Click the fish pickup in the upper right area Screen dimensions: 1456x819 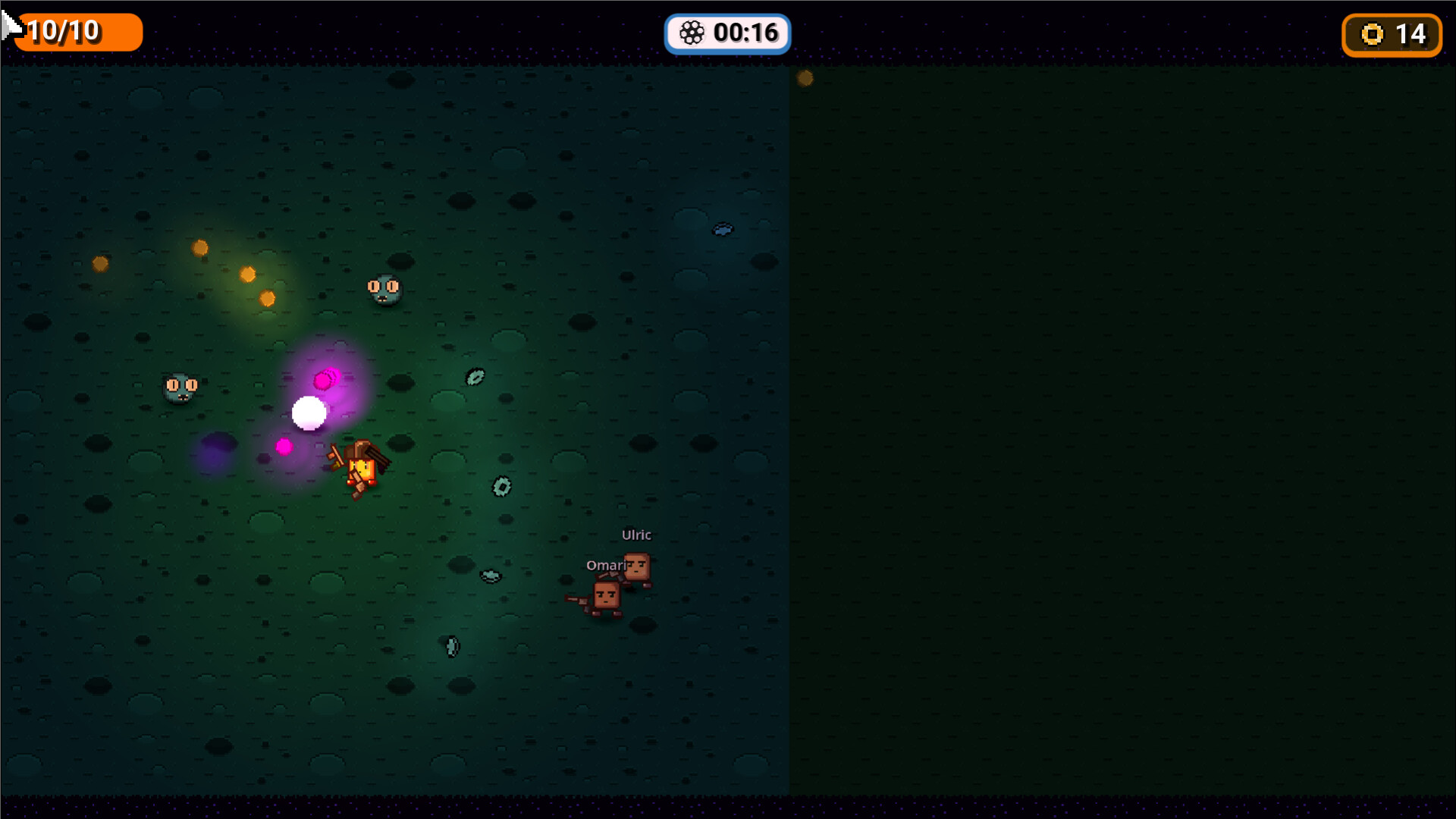[723, 227]
